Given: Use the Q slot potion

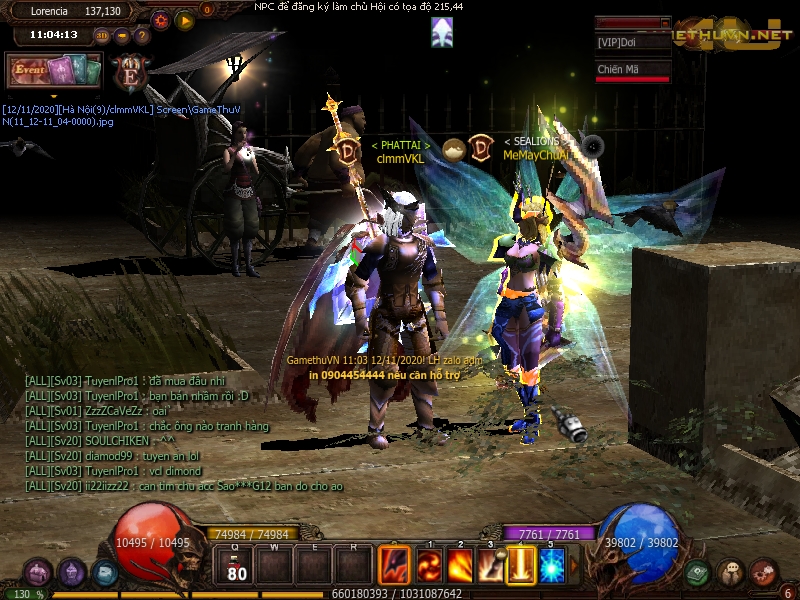Looking at the screenshot, I should (237, 566).
